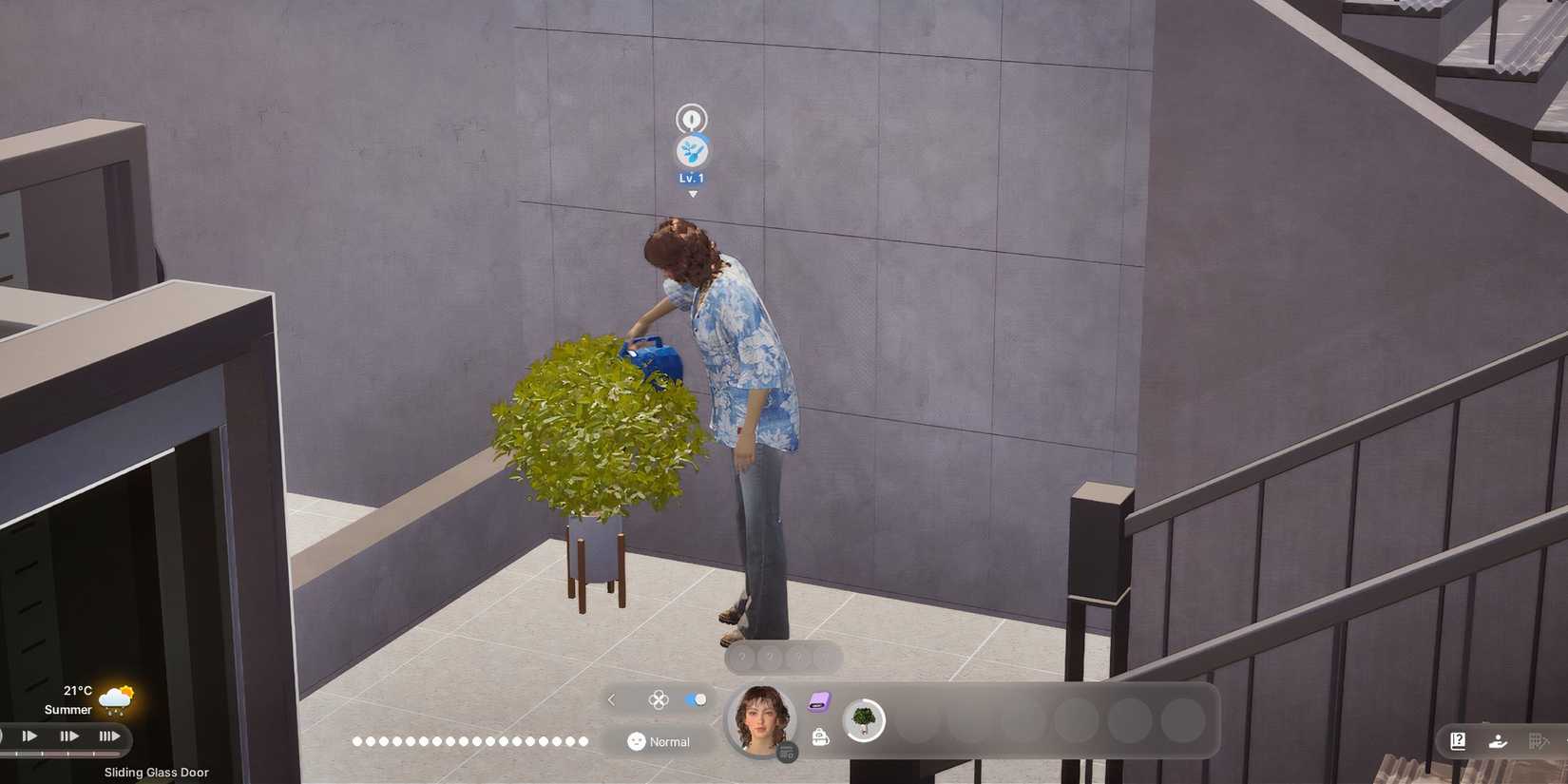Select the potted plant in the quick slot
The height and width of the screenshot is (784, 1568).
tap(863, 720)
